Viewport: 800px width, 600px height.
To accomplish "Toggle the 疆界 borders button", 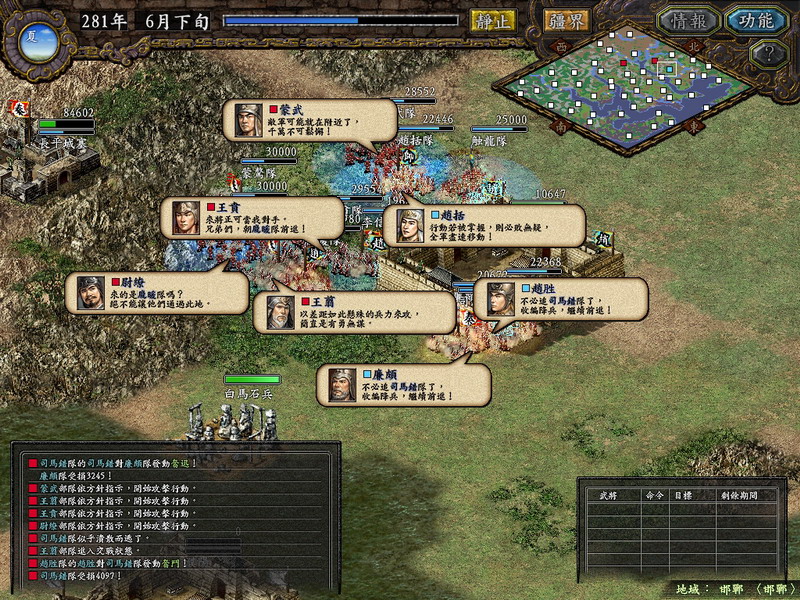I will 566,20.
